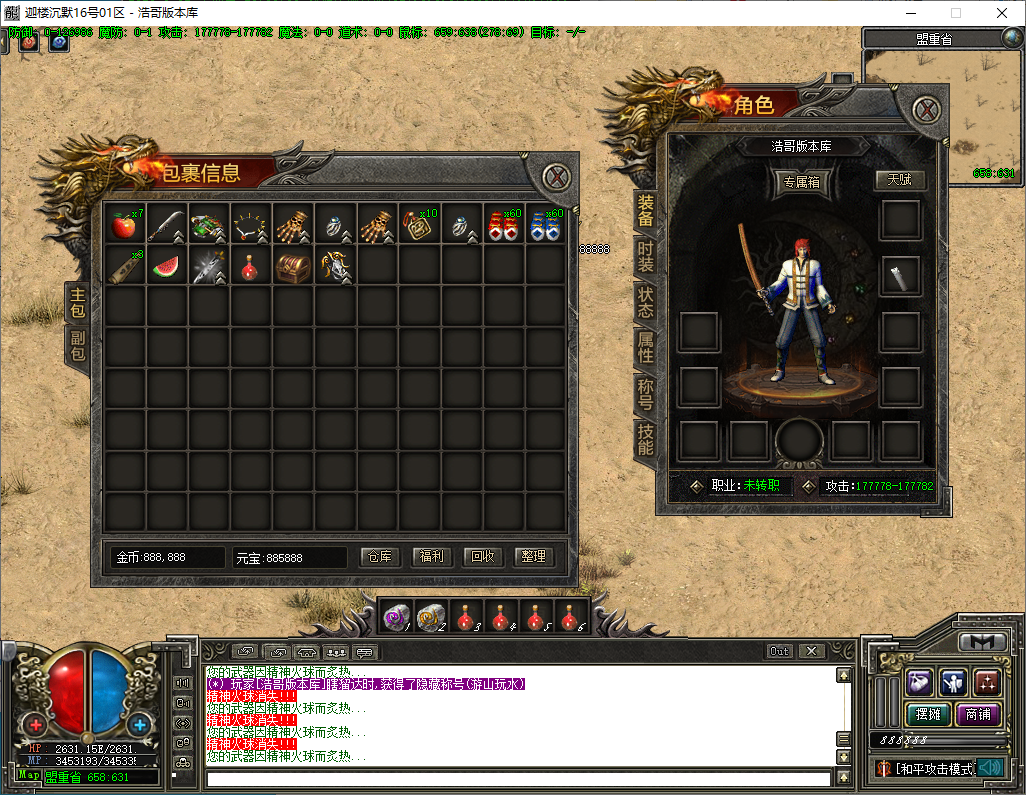
Task: Open the 商铺 shop
Action: tap(978, 714)
